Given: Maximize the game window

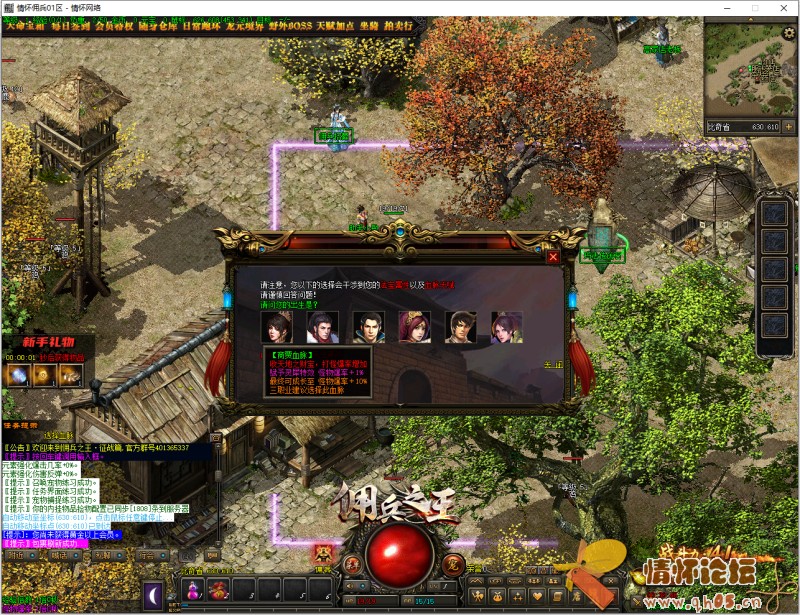Looking at the screenshot, I should pyautogui.click(x=731, y=8).
